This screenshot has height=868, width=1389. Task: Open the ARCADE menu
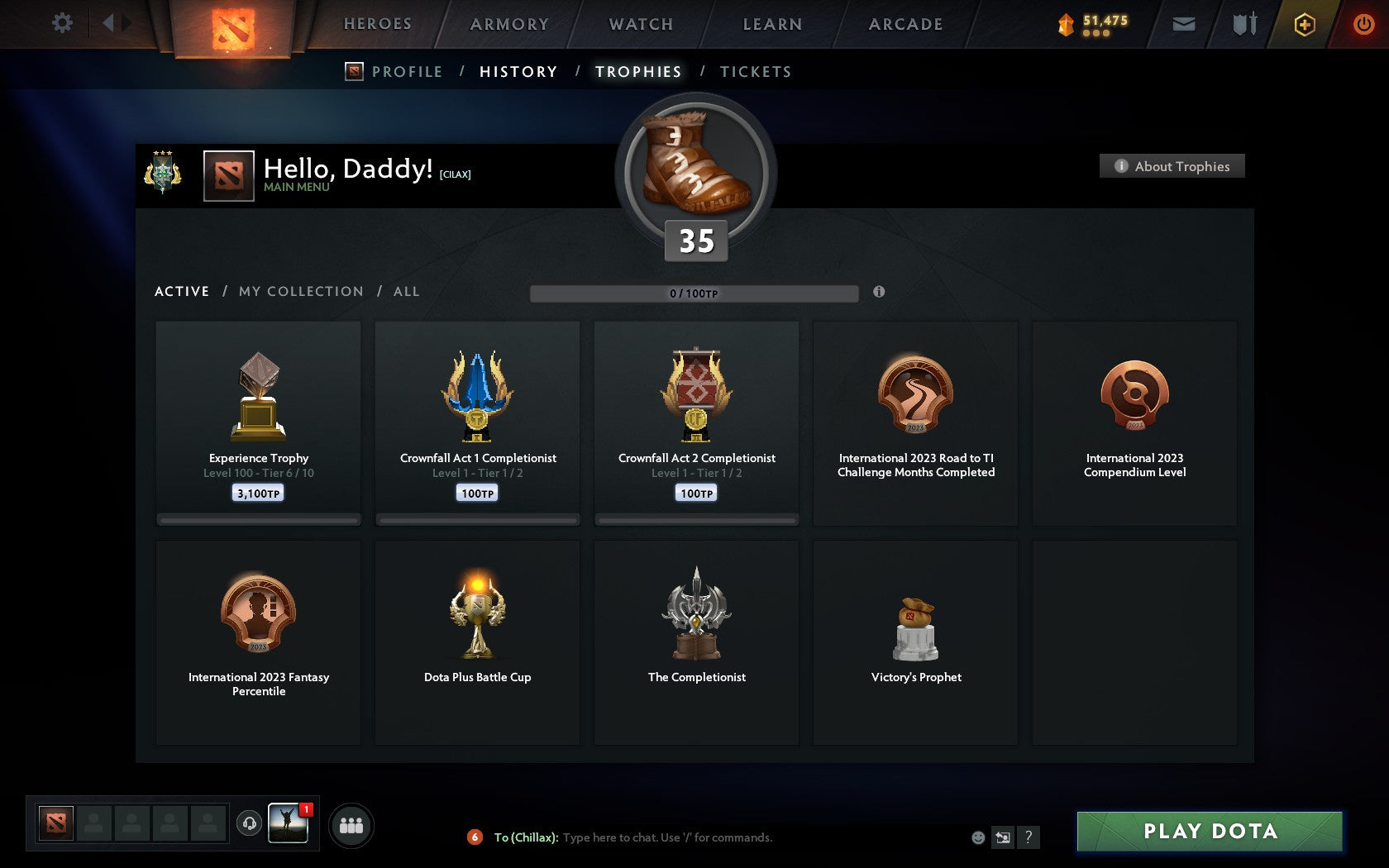coord(905,24)
